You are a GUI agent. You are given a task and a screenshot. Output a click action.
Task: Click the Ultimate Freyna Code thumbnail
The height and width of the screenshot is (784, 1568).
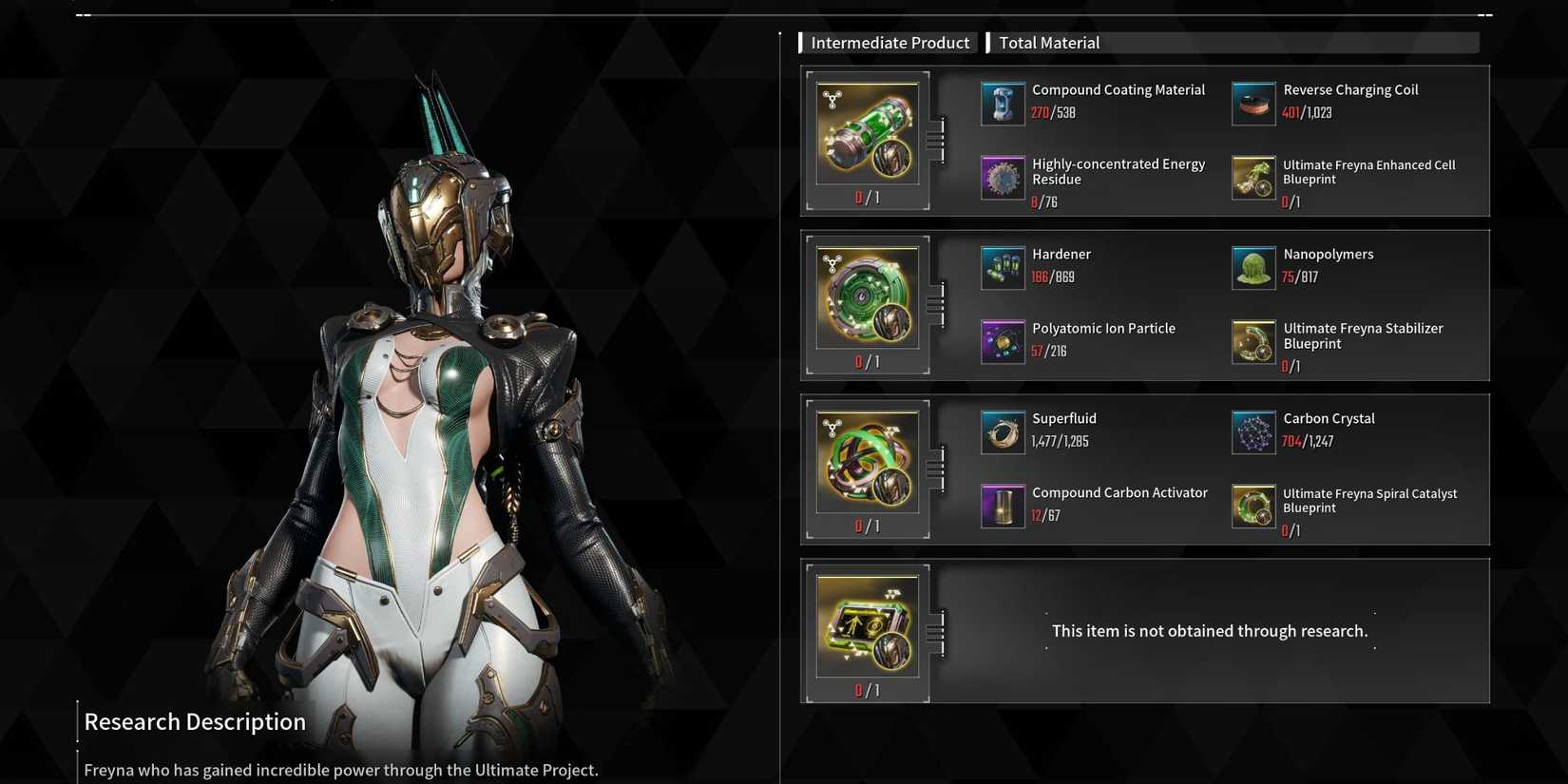coord(867,626)
